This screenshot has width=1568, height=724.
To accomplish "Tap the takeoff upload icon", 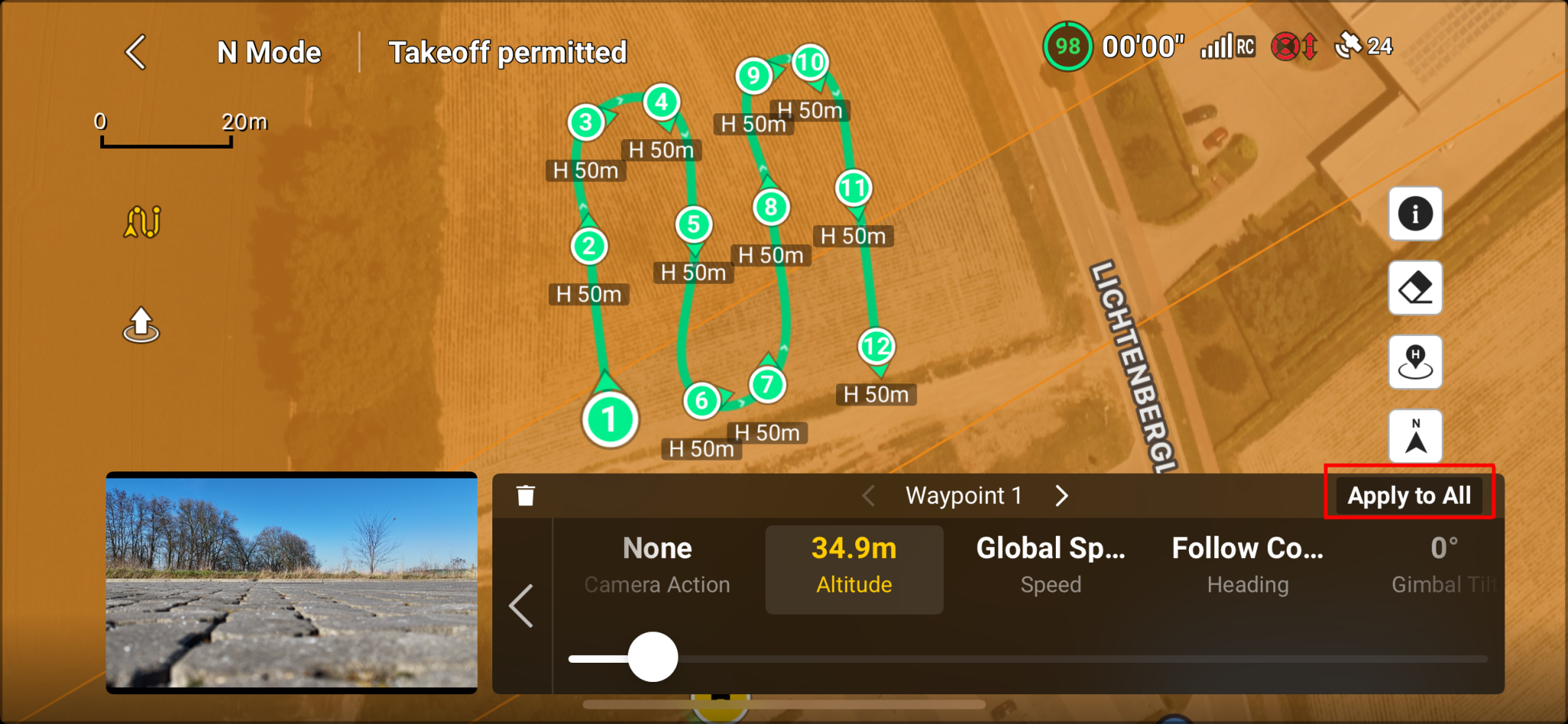I will (140, 324).
